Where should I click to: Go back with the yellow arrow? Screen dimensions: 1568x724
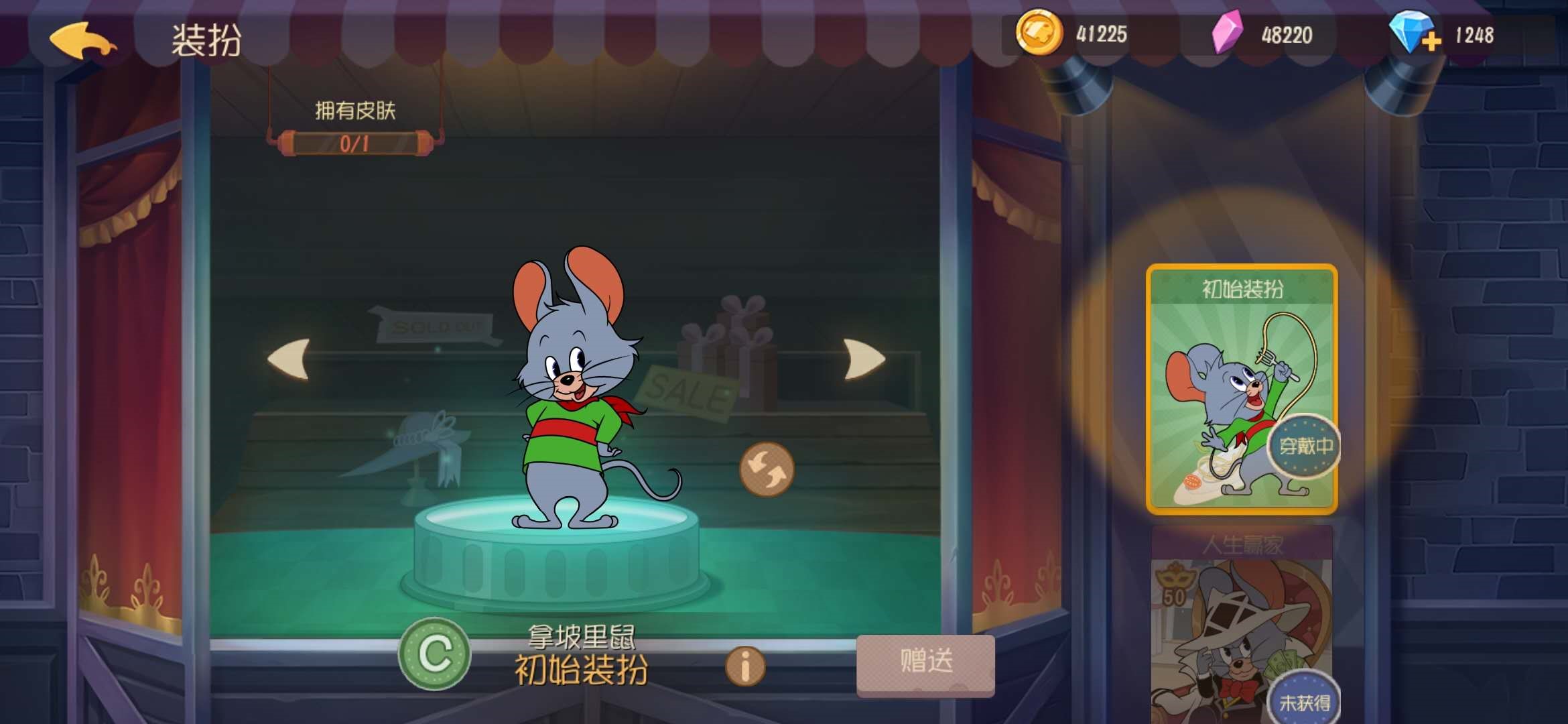click(82, 40)
